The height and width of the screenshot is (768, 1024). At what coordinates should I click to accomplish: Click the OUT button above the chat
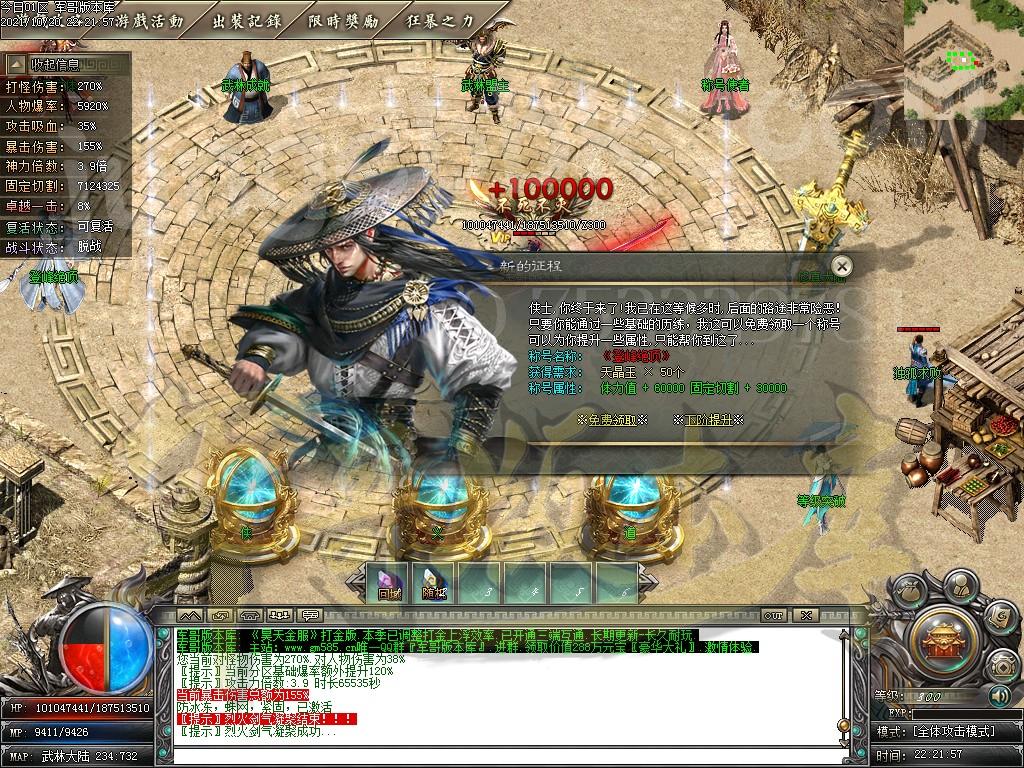pos(772,615)
